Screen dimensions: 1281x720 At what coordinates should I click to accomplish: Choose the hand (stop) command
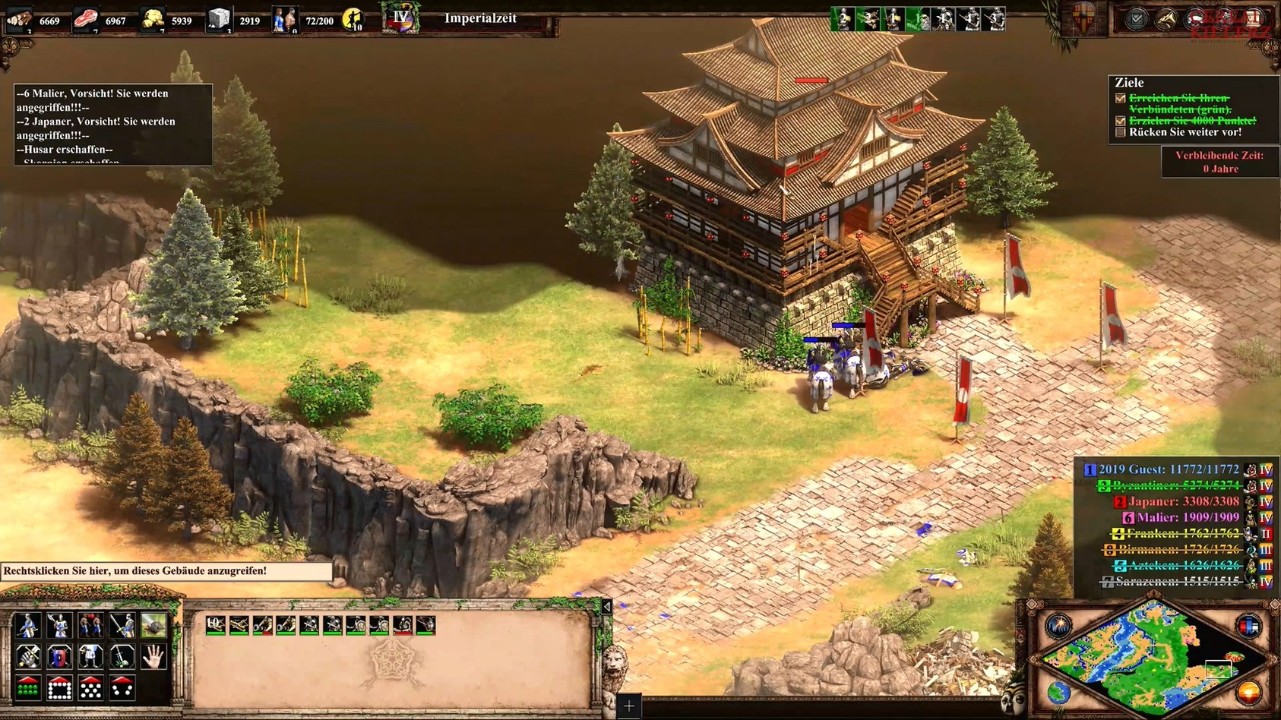(x=153, y=656)
